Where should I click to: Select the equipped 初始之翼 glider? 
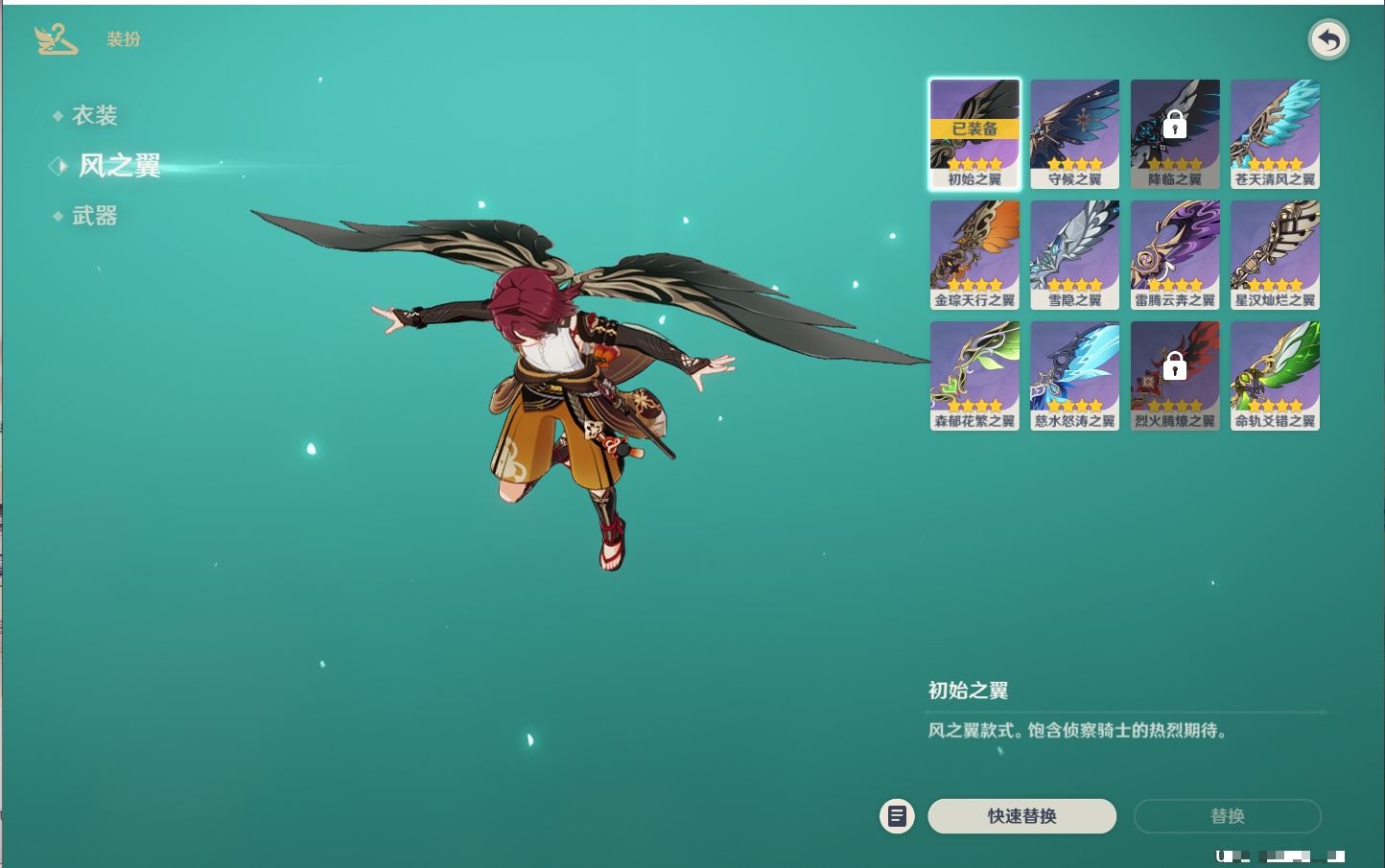(x=974, y=133)
